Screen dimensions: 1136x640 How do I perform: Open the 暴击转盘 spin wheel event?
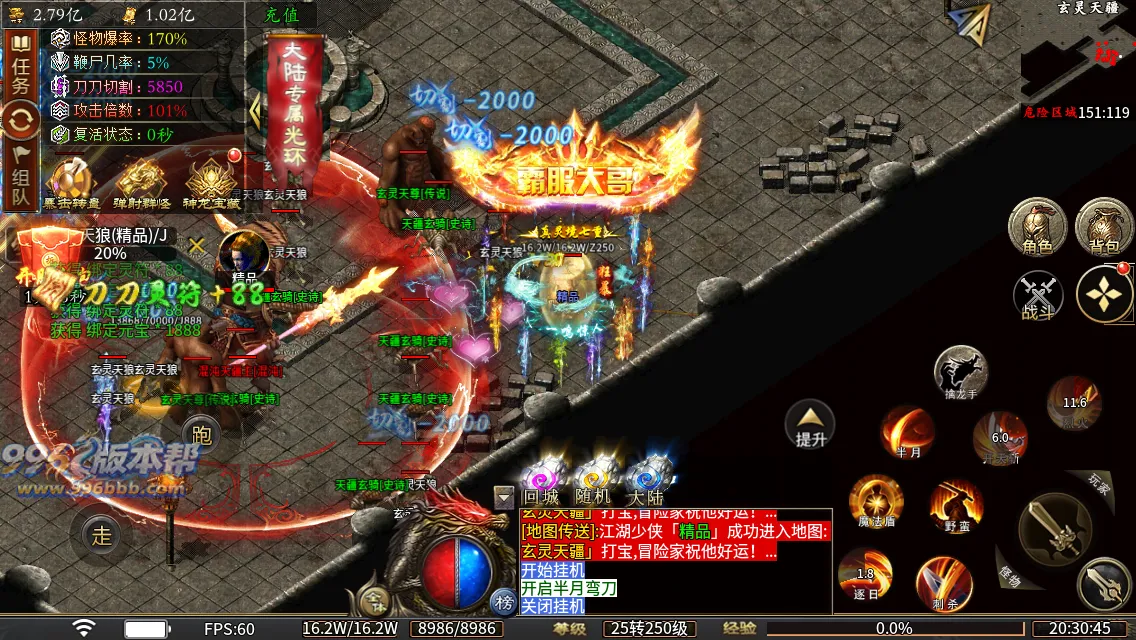pos(71,185)
